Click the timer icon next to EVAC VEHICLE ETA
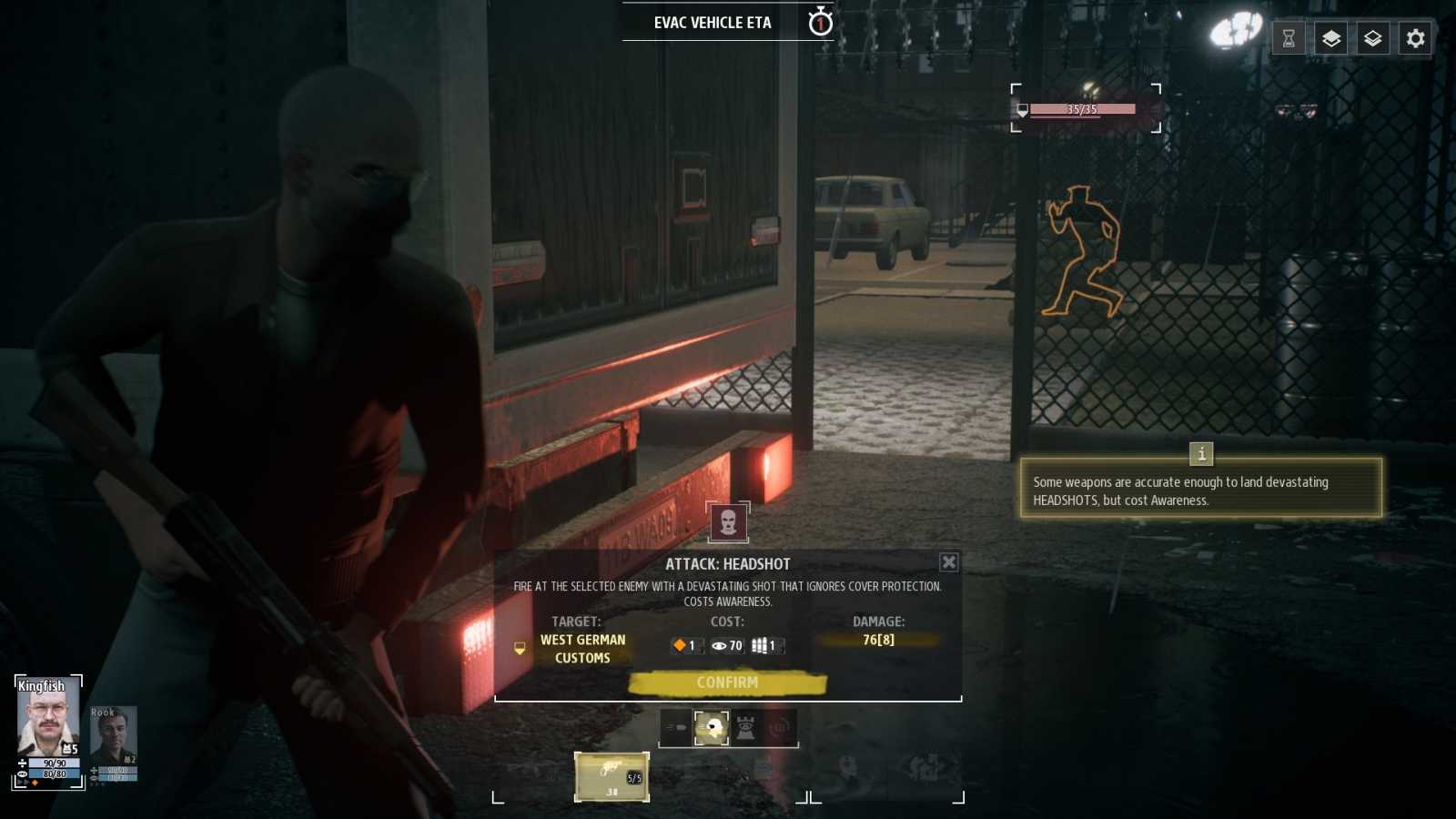This screenshot has width=1456, height=819. tap(820, 23)
